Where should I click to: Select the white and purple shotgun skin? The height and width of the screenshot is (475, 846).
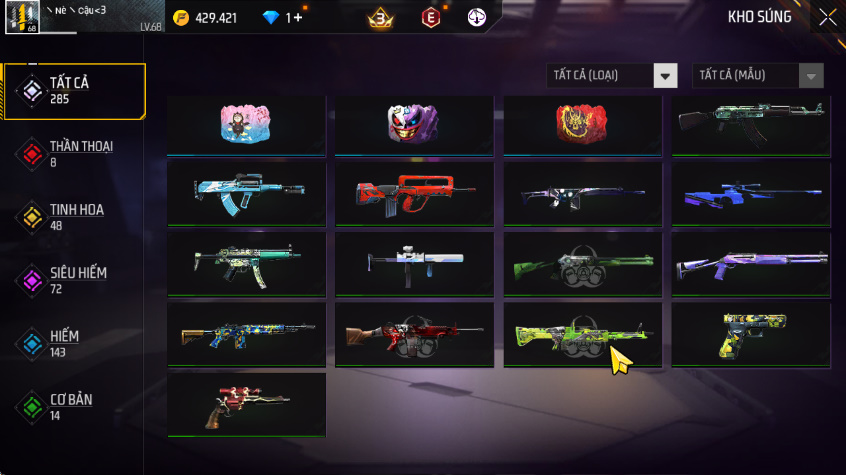click(750, 264)
